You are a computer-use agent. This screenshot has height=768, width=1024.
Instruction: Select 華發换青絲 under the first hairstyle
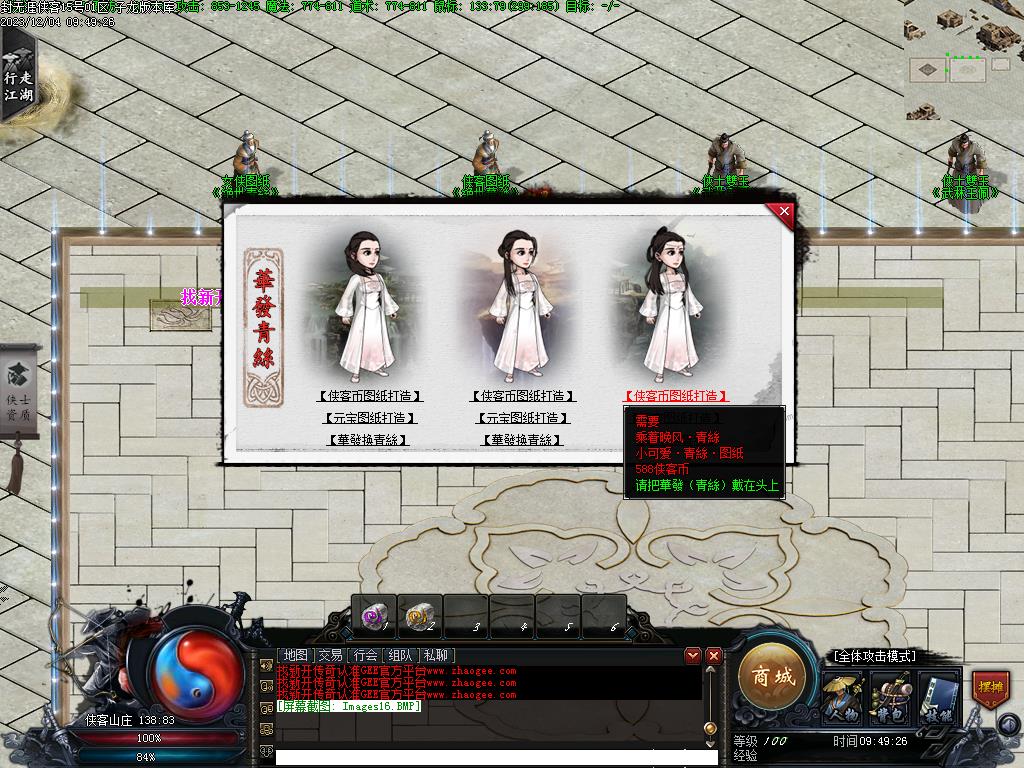point(369,440)
